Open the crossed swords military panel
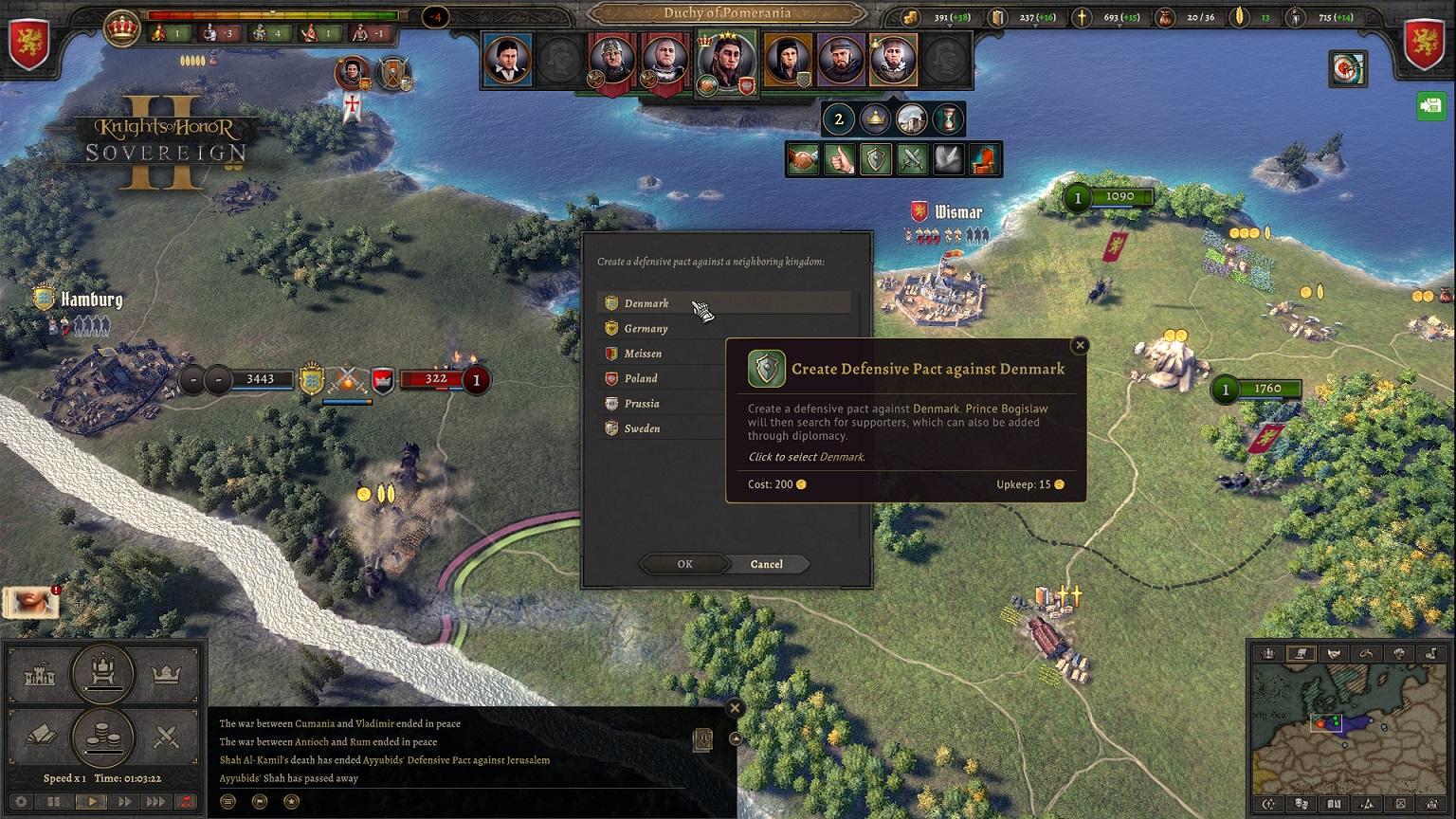Viewport: 1456px width, 819px height. 167,737
